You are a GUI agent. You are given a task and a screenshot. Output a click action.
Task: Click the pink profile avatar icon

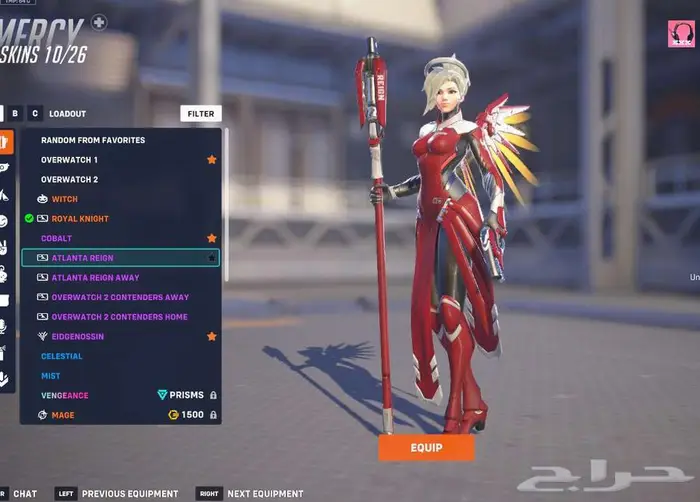(x=681, y=34)
